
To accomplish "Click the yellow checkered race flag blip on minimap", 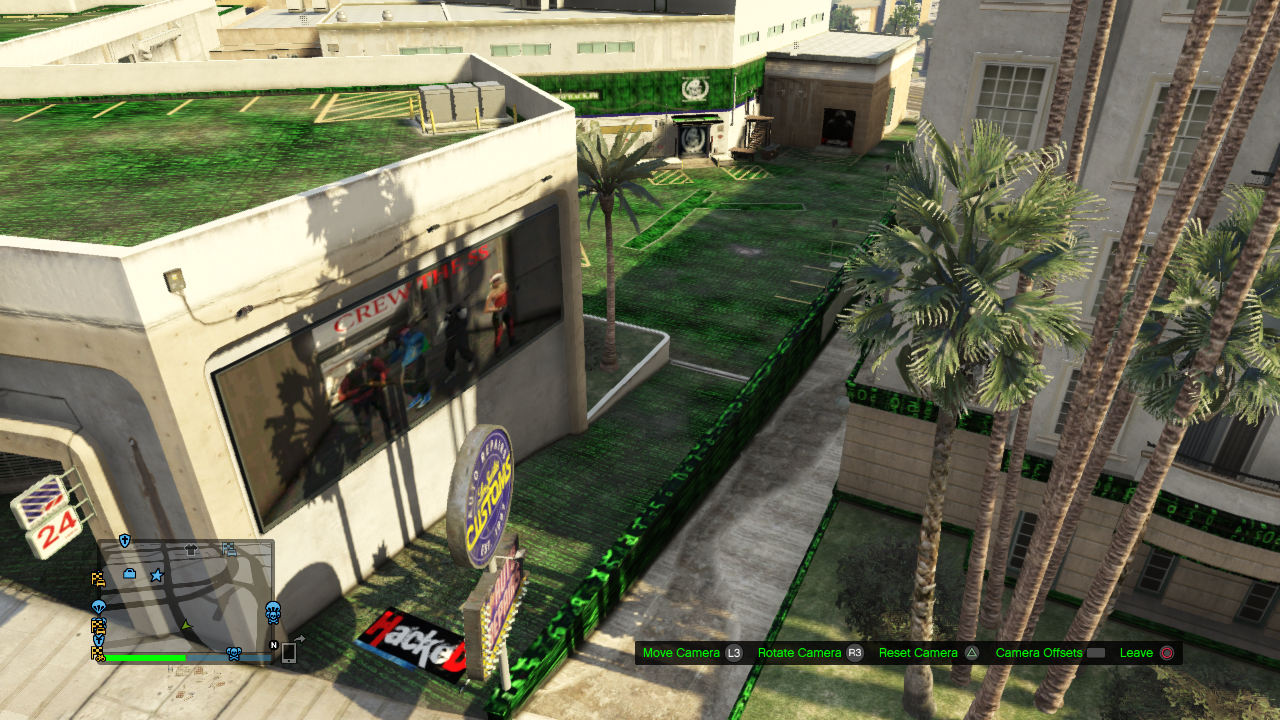I will click(99, 579).
